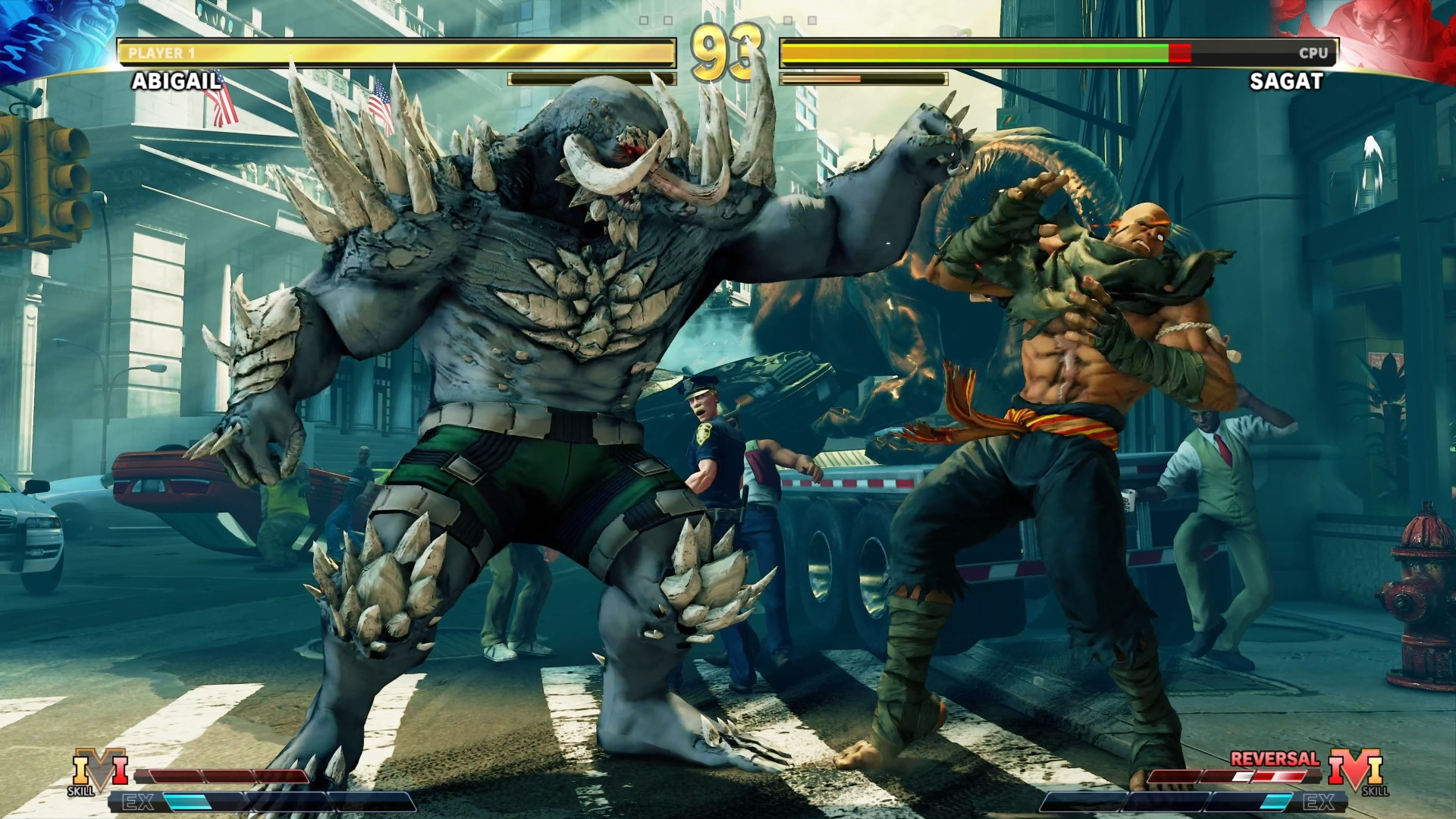Select the PLAYER 1 label tab

162,53
